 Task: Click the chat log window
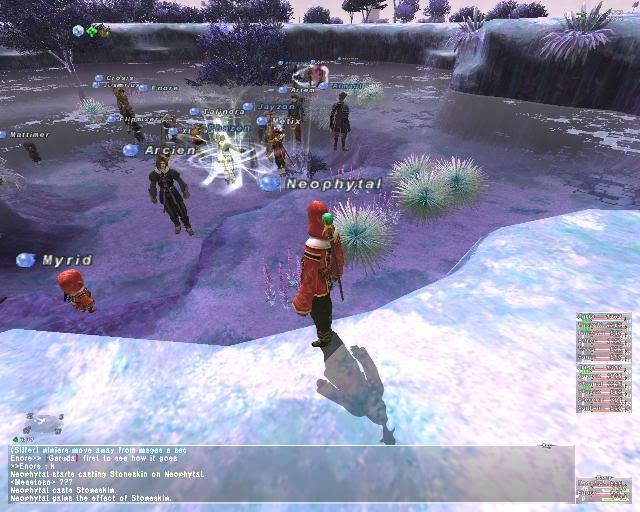point(288,474)
